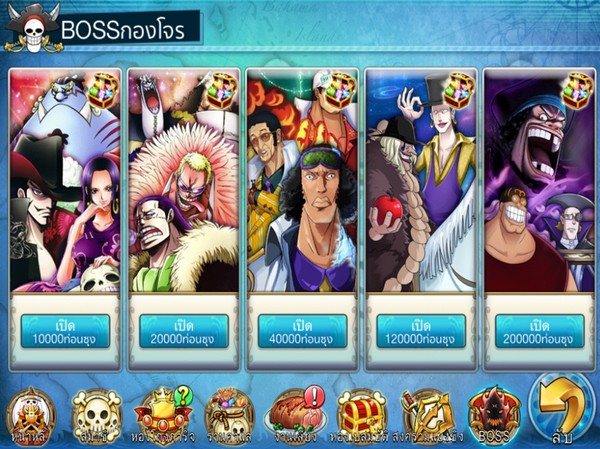The height and width of the screenshot is (449, 600).
Task: Open the skull and crossbones menu icon
Action: [x=97, y=413]
